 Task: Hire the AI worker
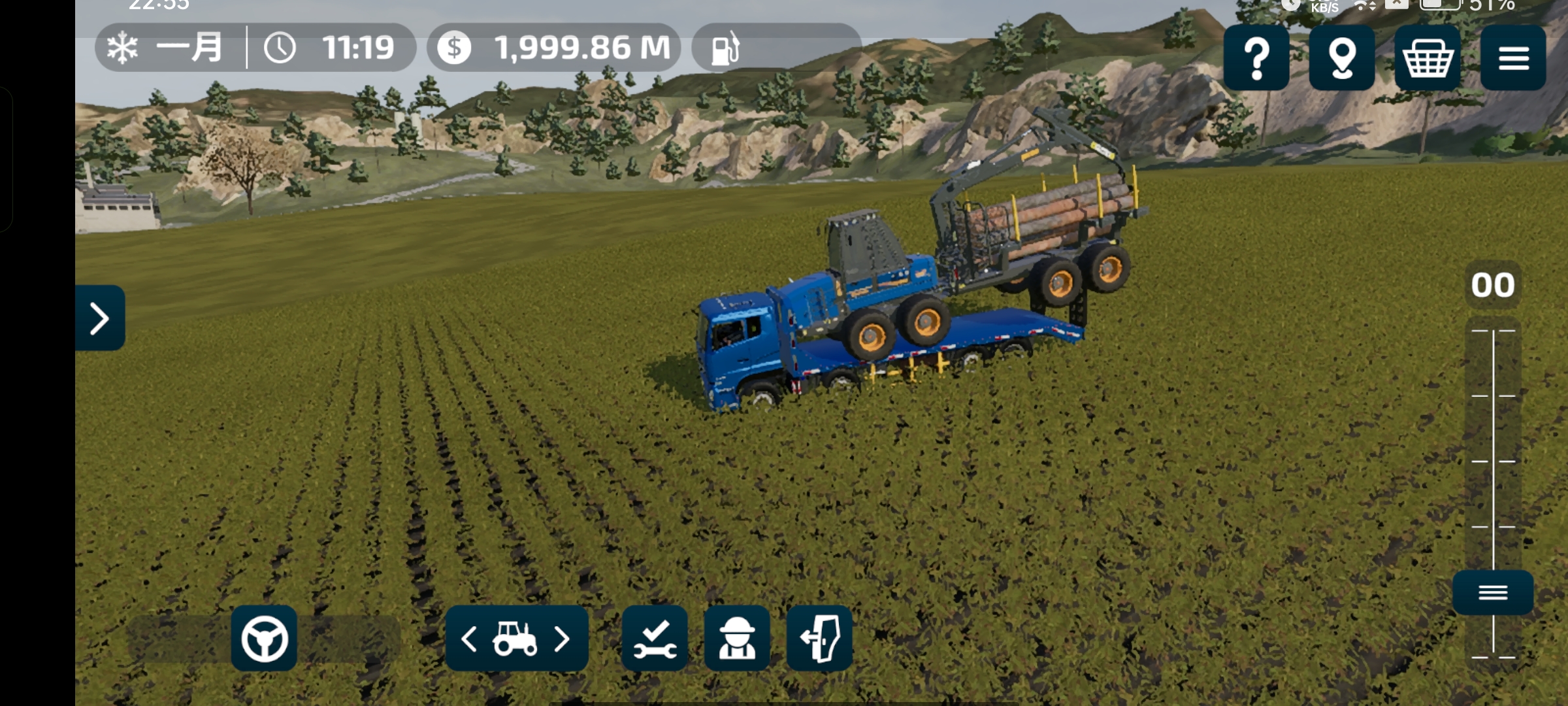point(737,639)
